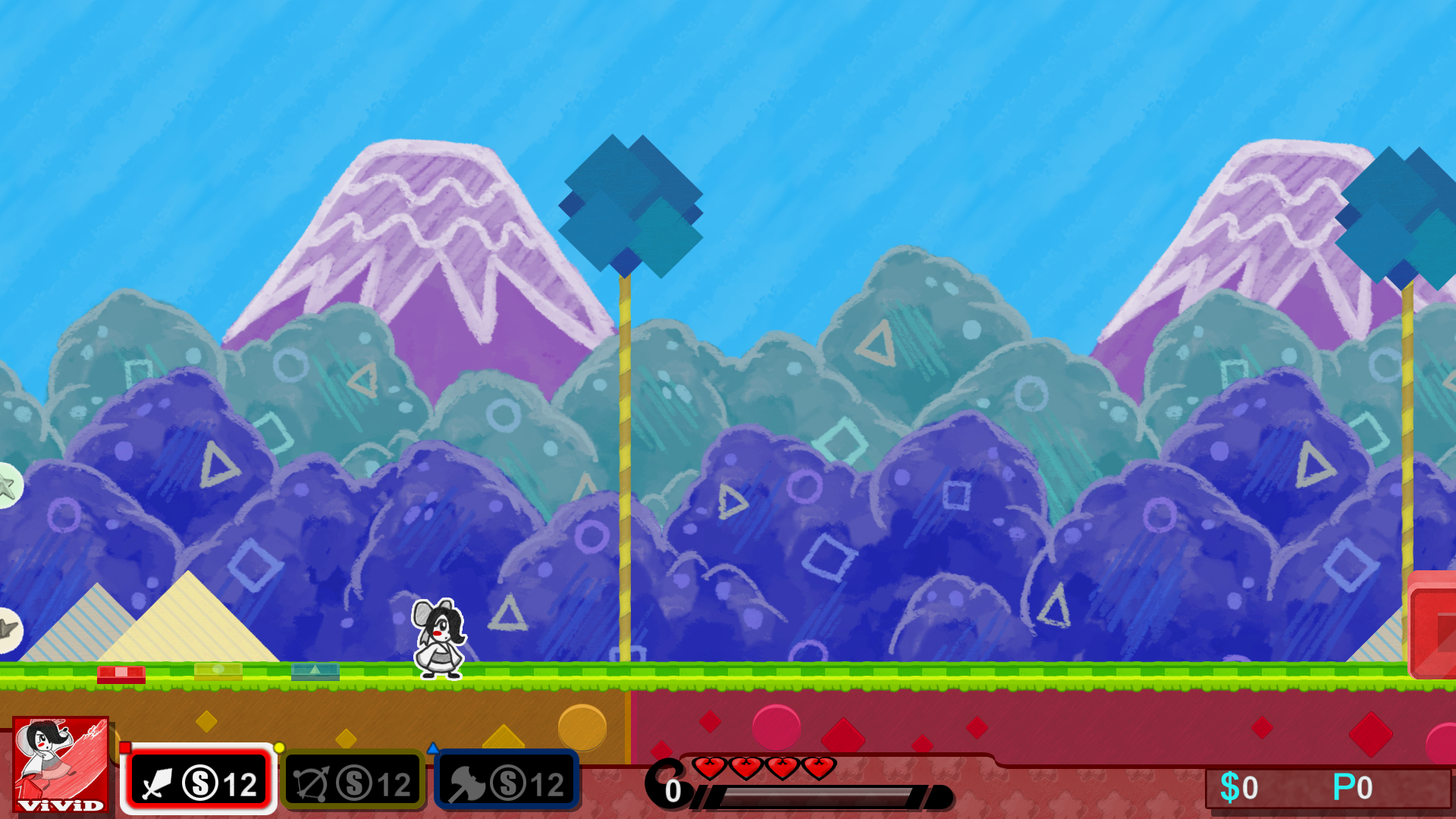
Task: Click the shuriken emblem on the left edge
Action: tap(6, 629)
